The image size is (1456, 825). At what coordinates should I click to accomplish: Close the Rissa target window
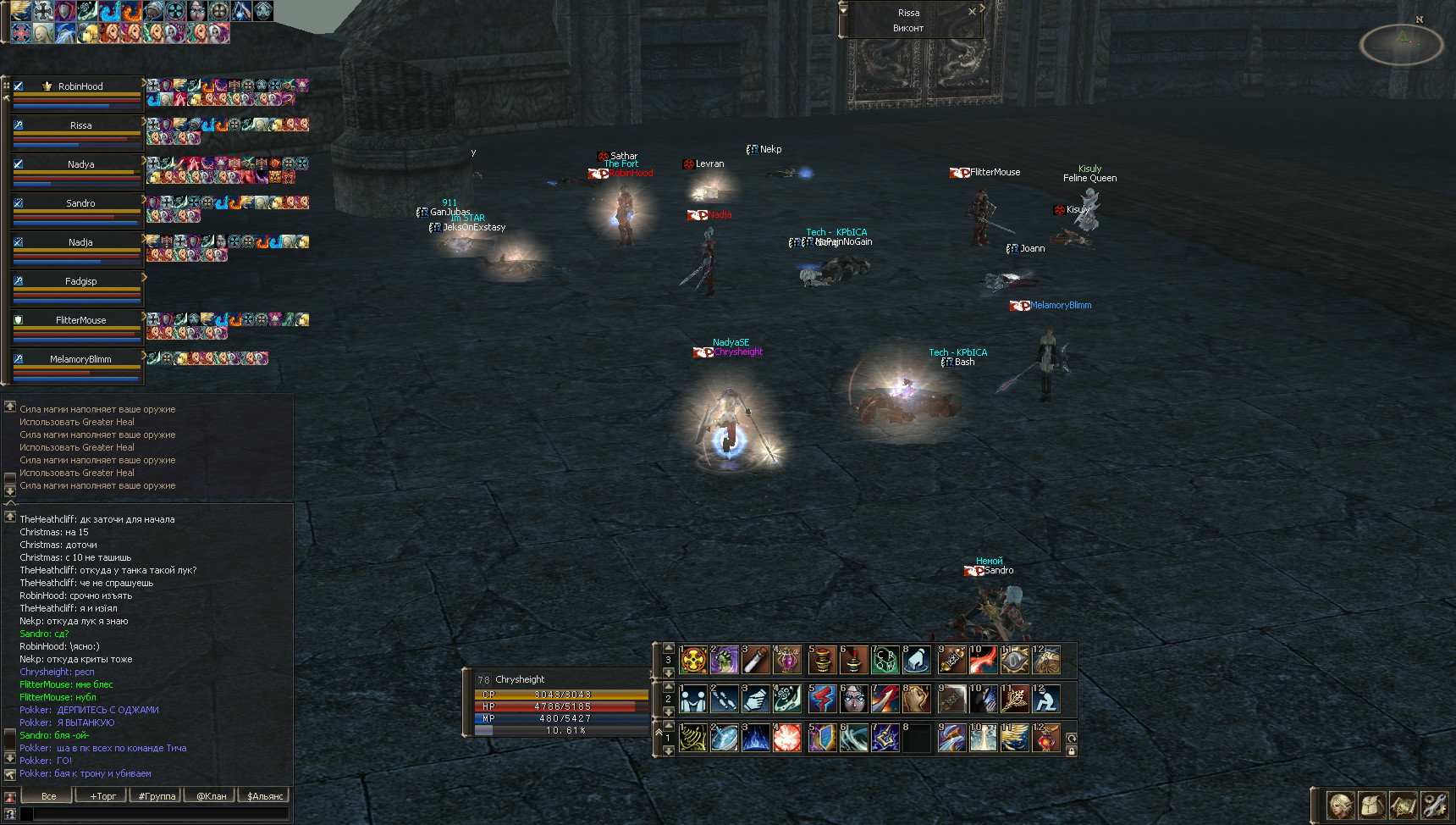pyautogui.click(x=972, y=12)
